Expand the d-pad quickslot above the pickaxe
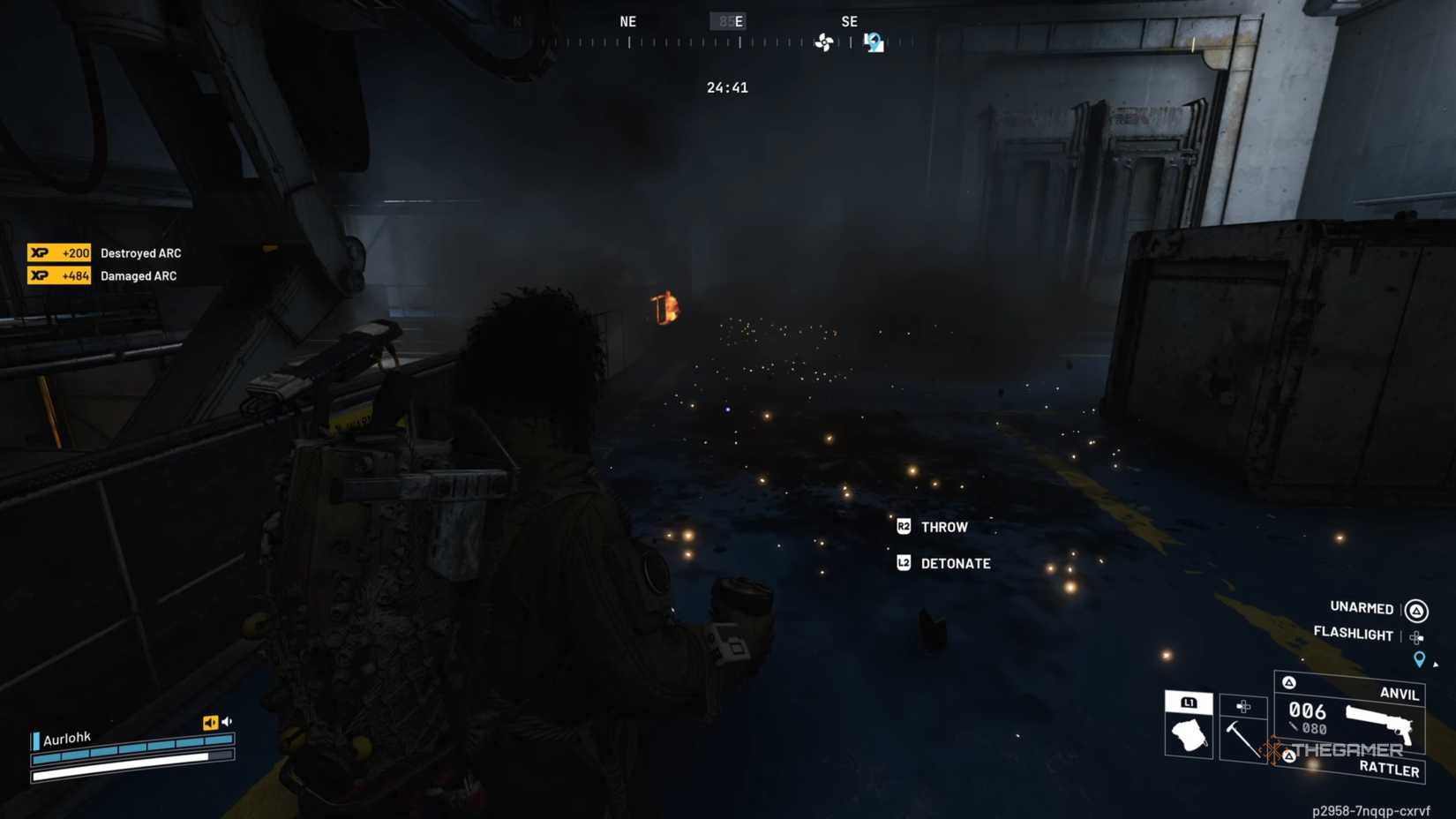Viewport: 1456px width, 819px height. [1242, 706]
